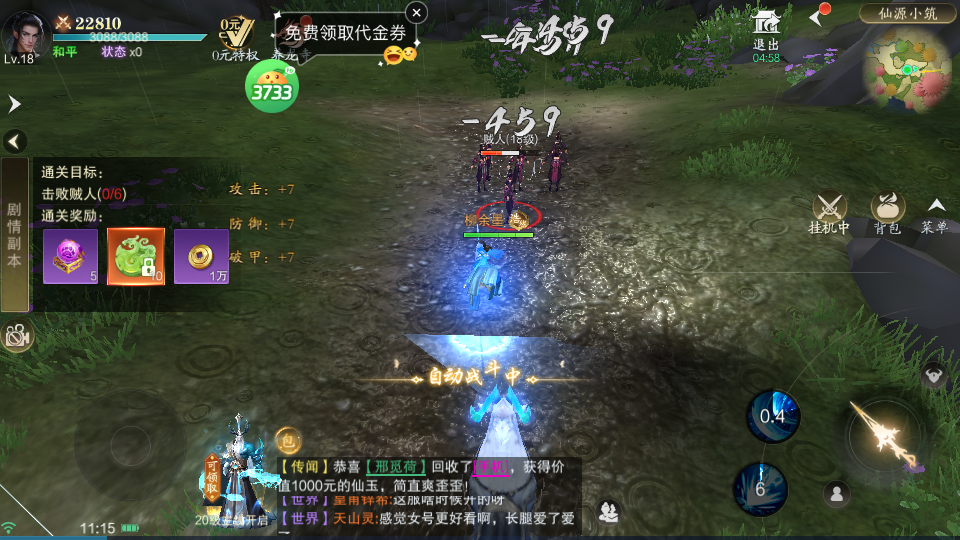Select the locked green jade reward
The image size is (960, 540).
pos(136,256)
